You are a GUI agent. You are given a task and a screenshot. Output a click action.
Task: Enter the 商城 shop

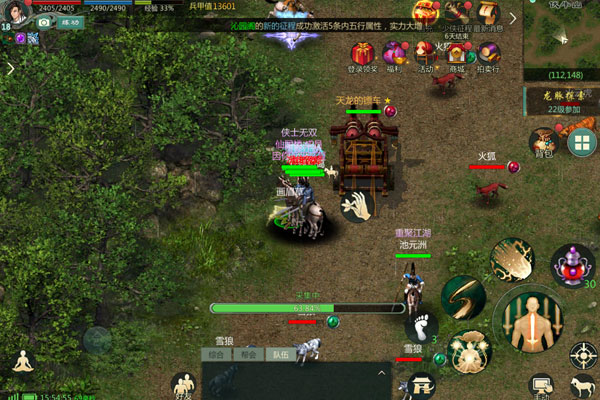457,52
